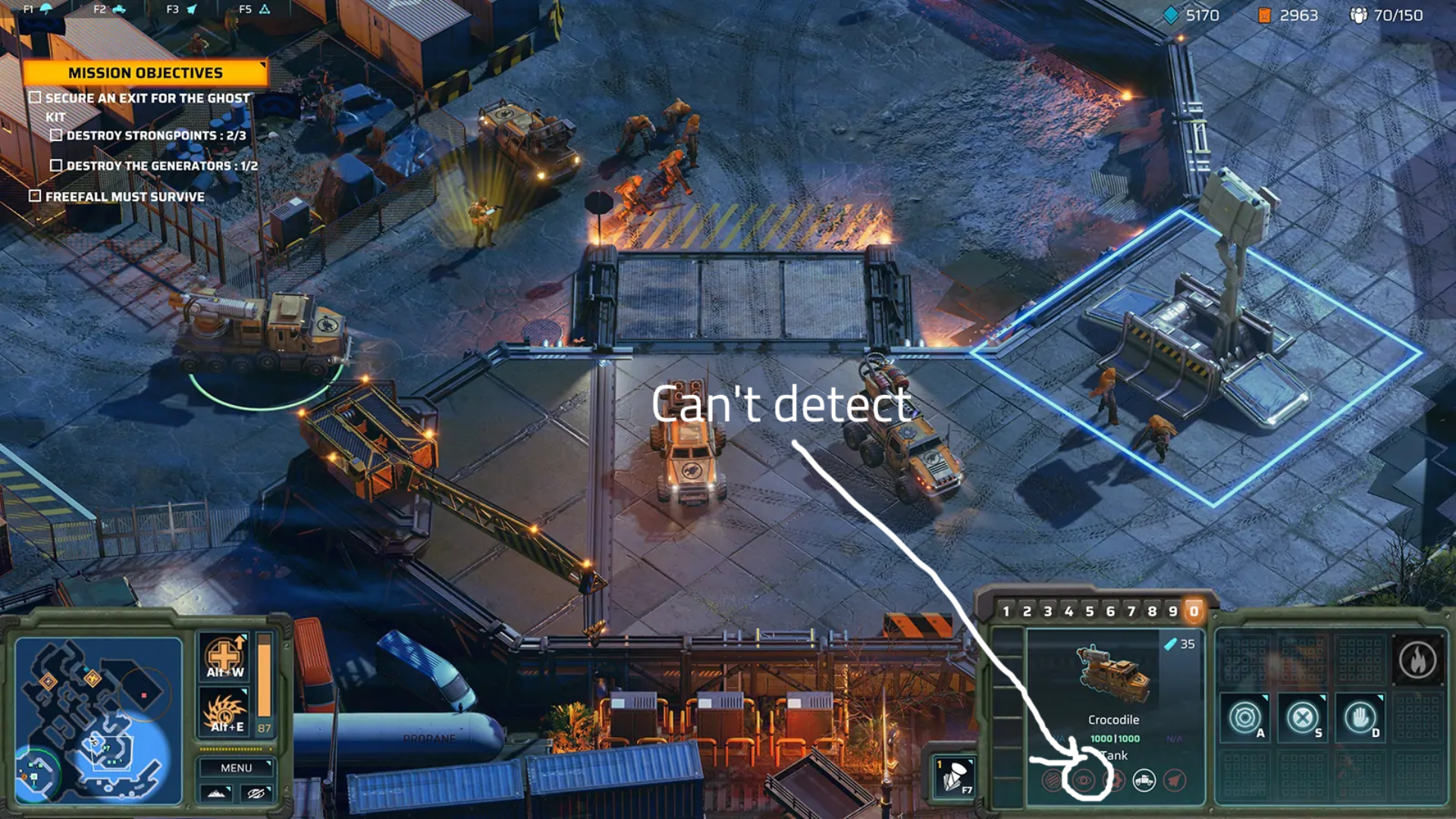Issue the hold position hand command (D)

1360,717
